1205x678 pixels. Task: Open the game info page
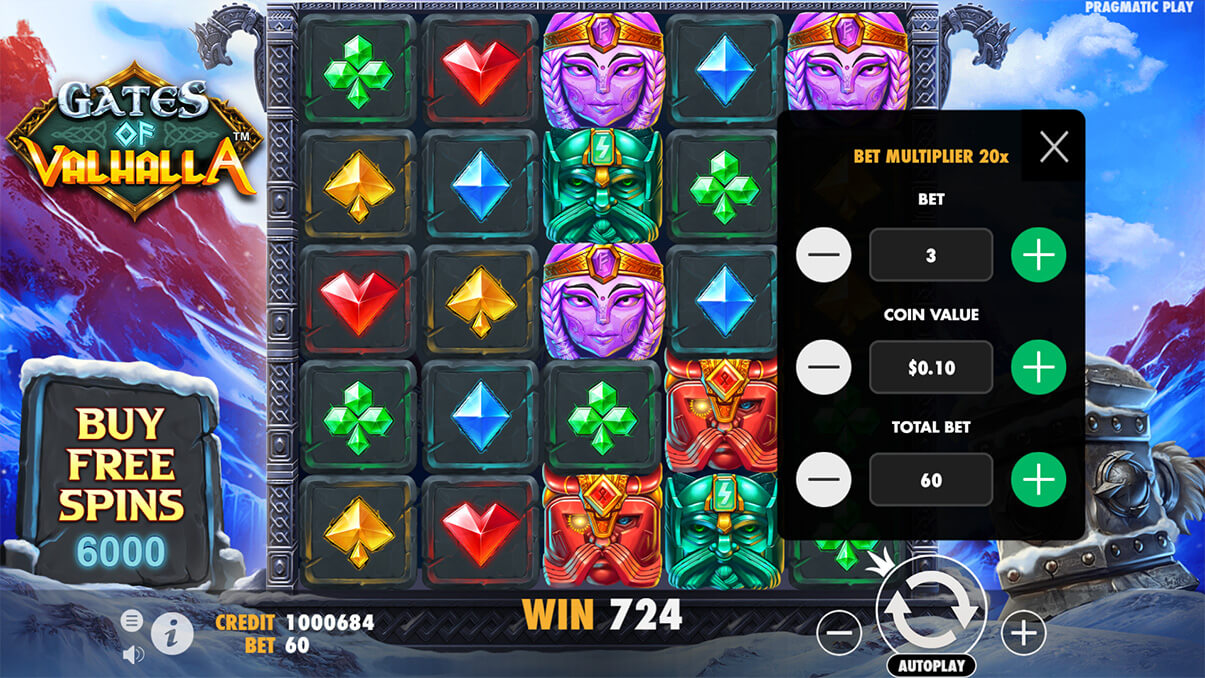click(x=172, y=633)
